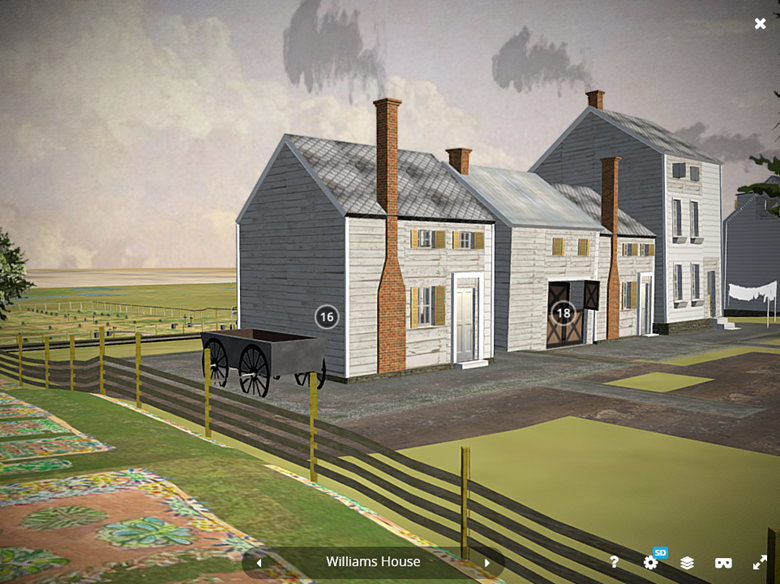Enable VR headset mode
The image size is (780, 584).
pyautogui.click(x=724, y=563)
